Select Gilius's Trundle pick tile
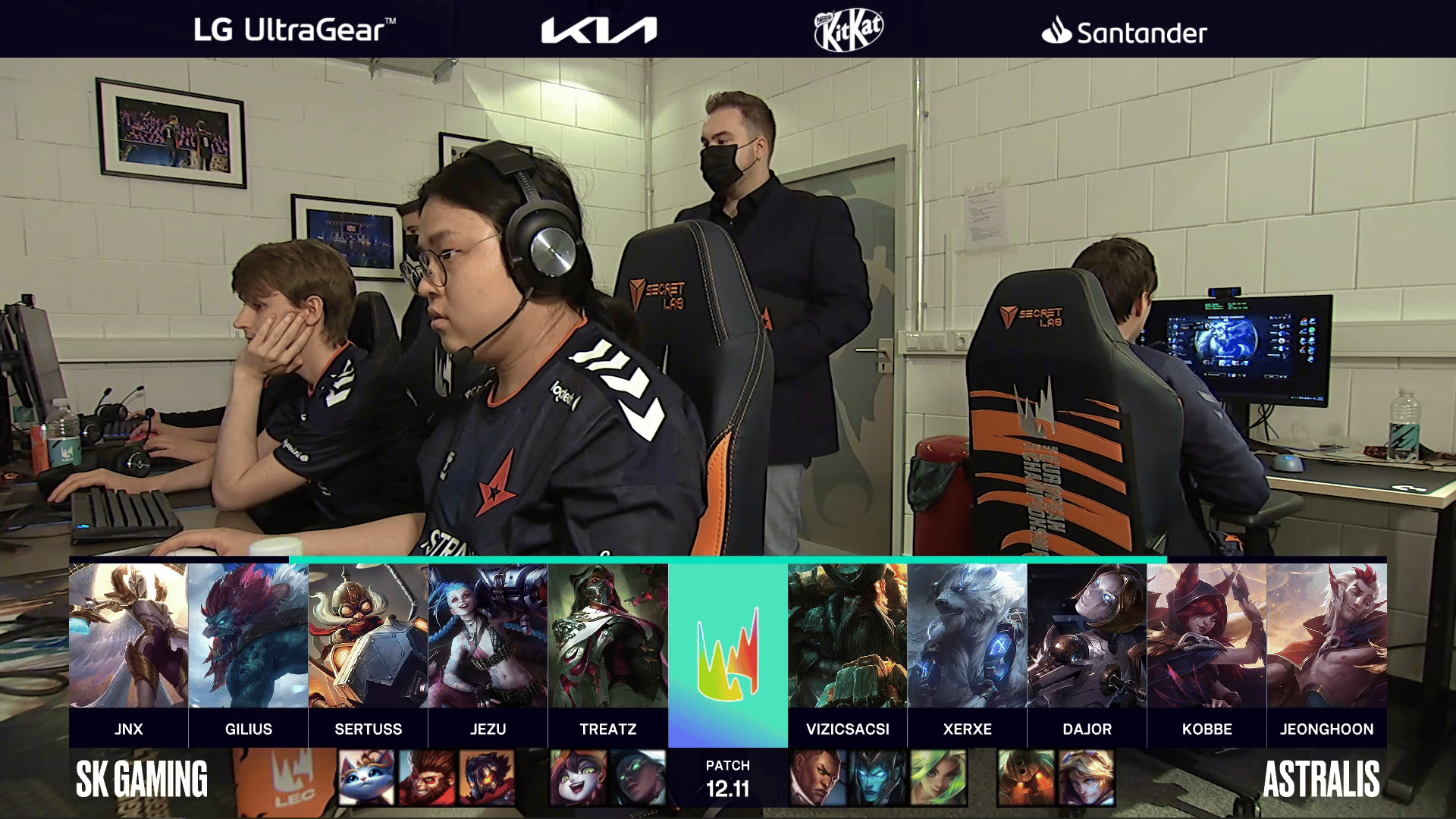The height and width of the screenshot is (819, 1456). click(x=248, y=635)
